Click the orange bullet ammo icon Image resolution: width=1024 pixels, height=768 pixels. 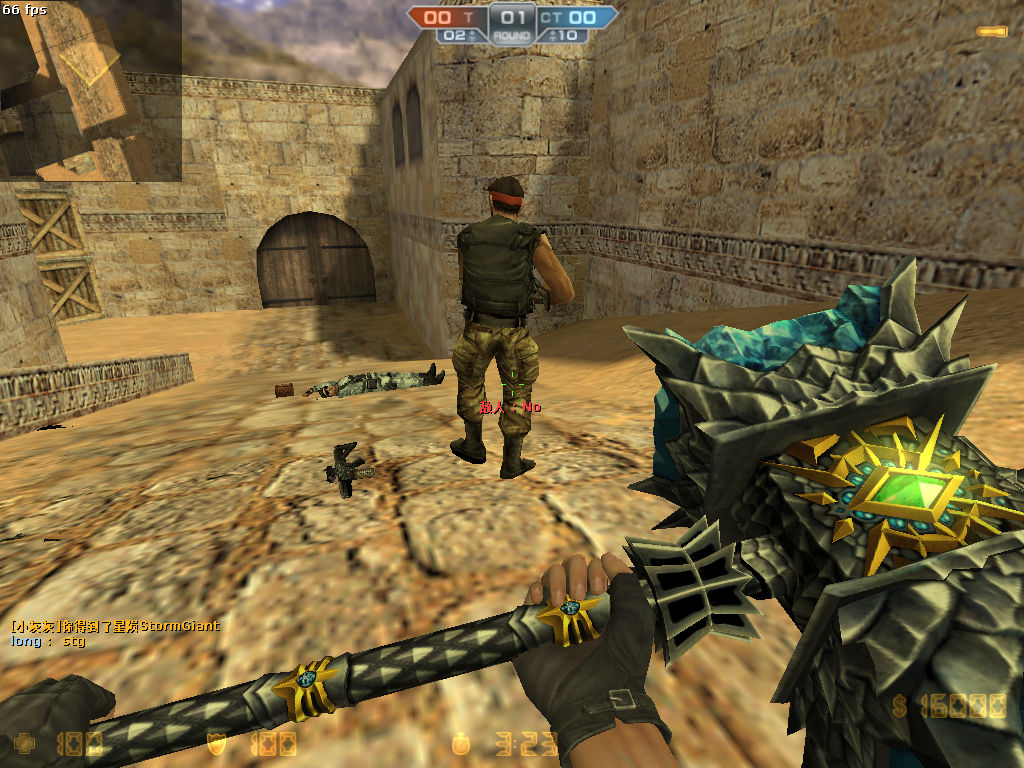click(x=991, y=32)
